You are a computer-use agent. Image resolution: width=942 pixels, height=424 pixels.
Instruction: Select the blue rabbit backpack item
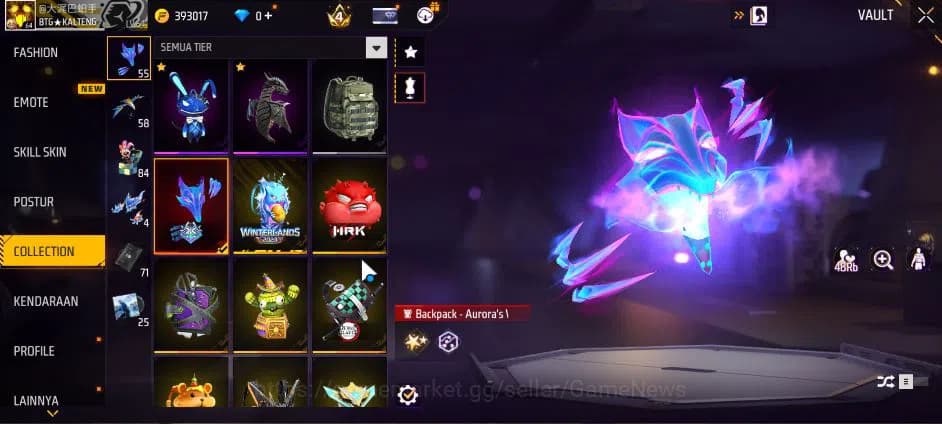[x=191, y=106]
